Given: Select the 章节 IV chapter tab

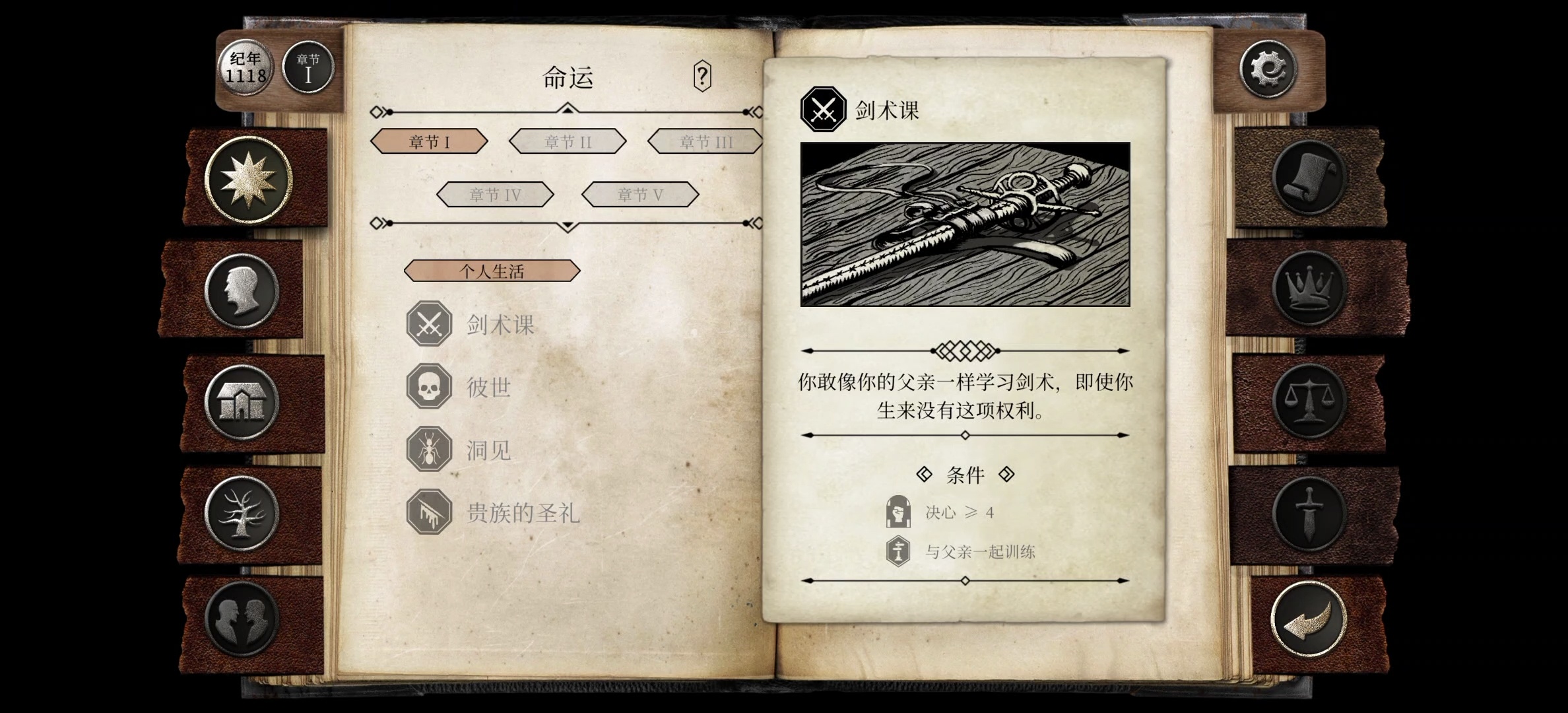Looking at the screenshot, I should tap(496, 193).
